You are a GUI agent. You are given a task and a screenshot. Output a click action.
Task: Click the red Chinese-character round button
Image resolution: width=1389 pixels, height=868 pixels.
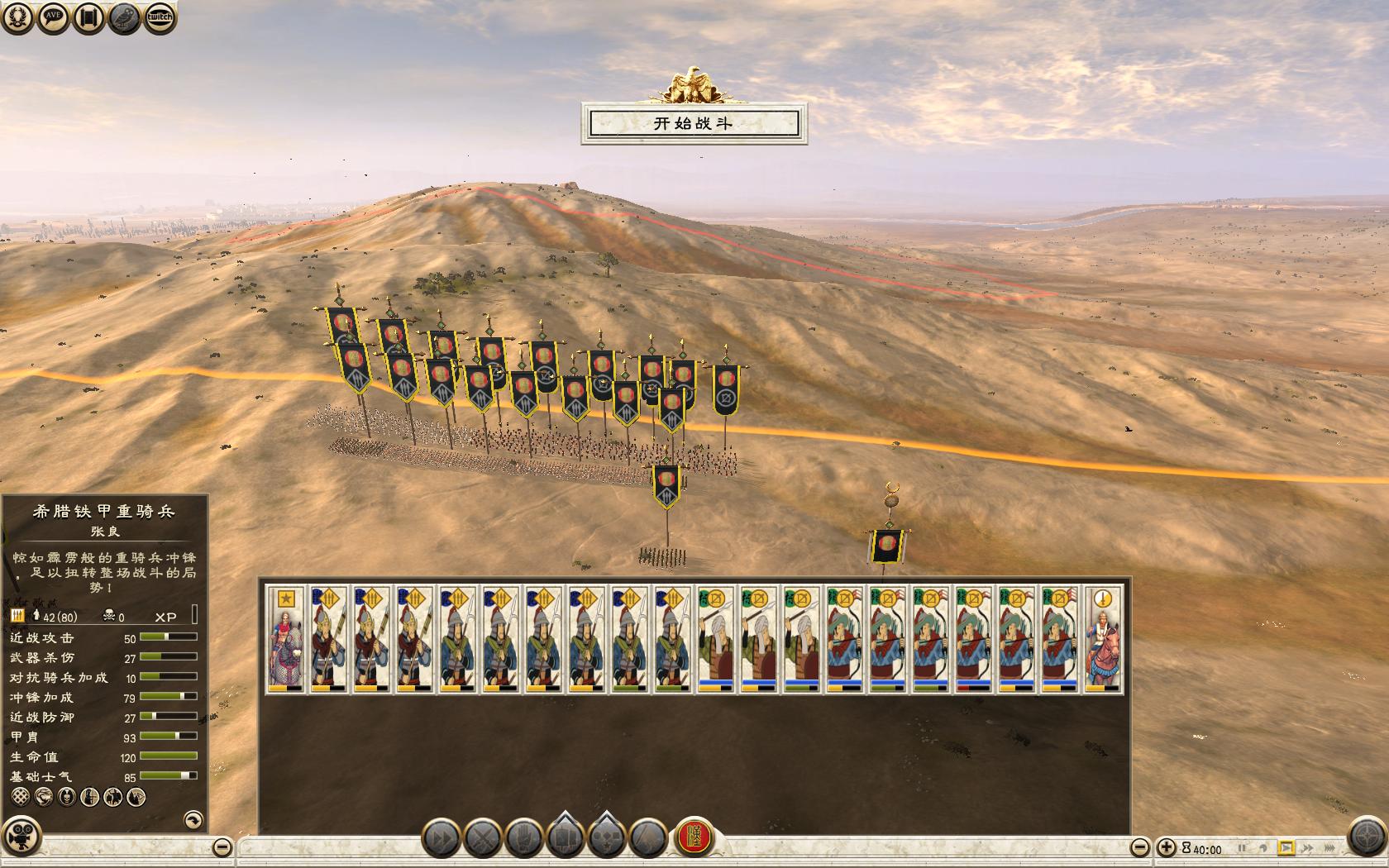694,837
